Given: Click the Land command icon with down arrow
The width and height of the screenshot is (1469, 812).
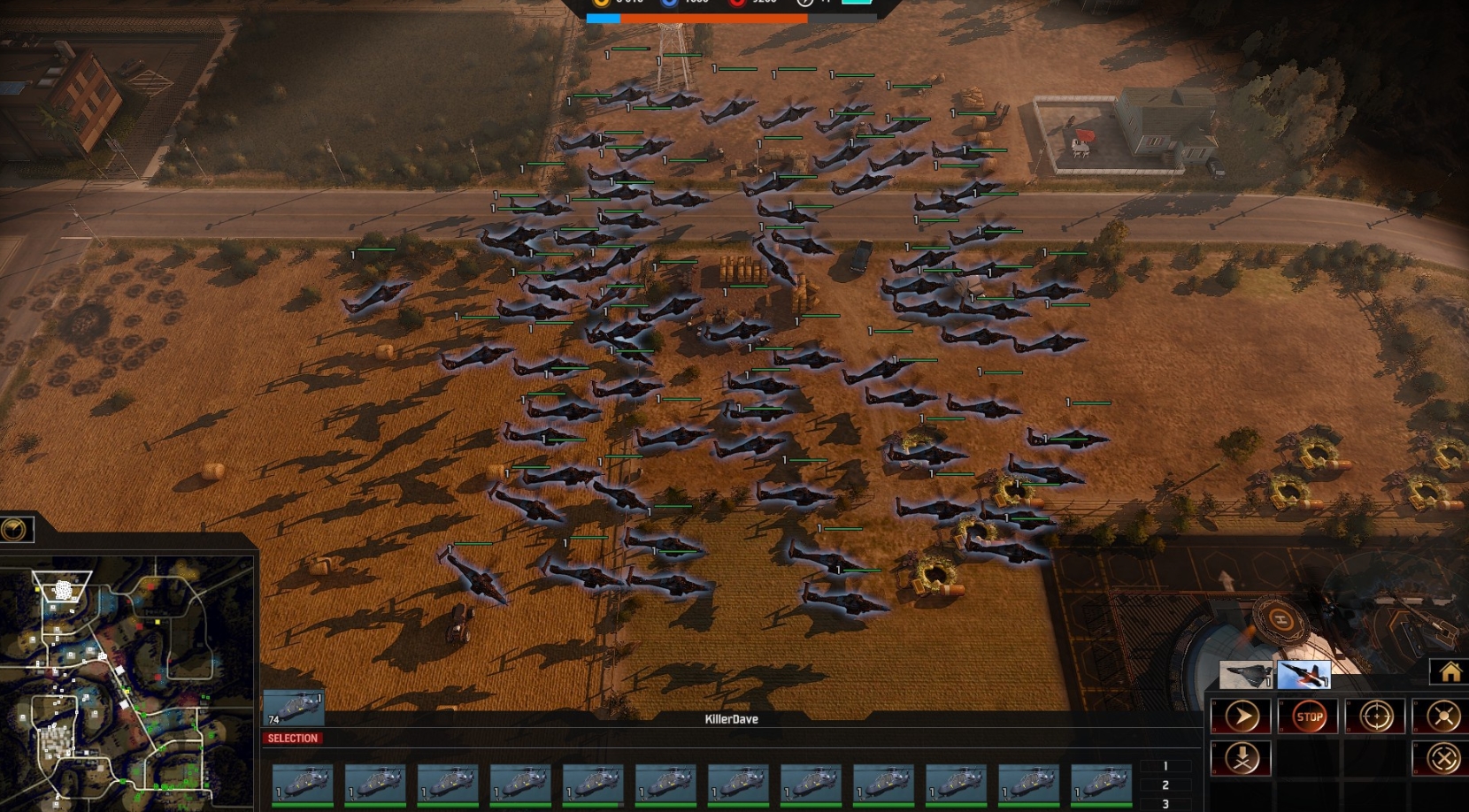Looking at the screenshot, I should (1242, 759).
